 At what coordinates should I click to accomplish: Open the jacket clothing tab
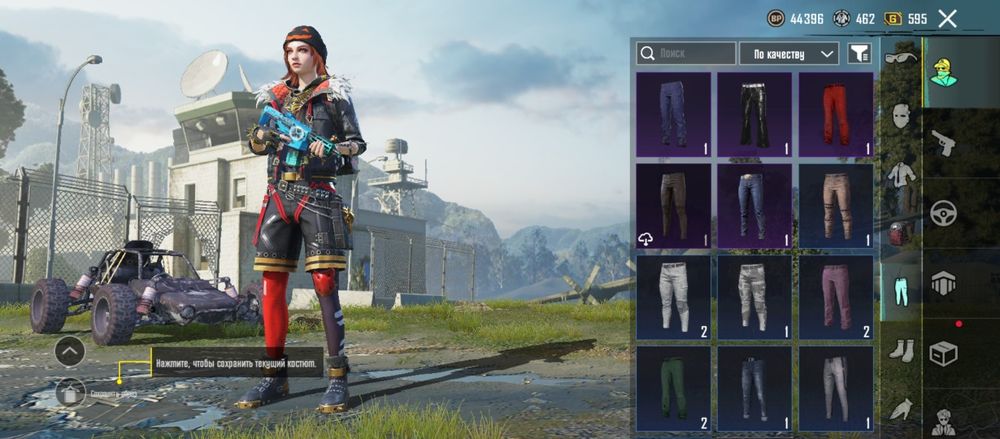(x=901, y=175)
